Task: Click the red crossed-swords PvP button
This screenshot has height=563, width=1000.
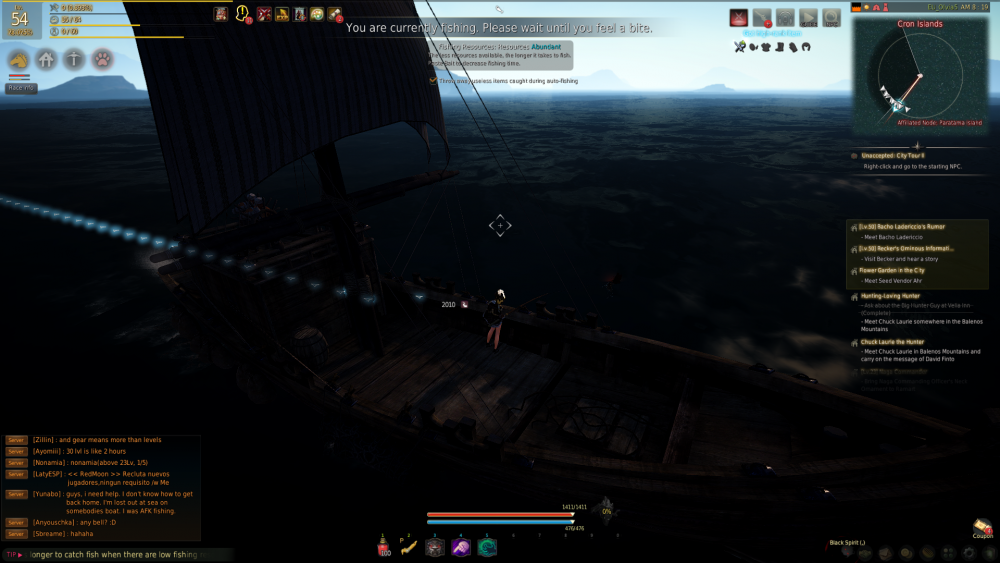Action: pyautogui.click(x=739, y=17)
